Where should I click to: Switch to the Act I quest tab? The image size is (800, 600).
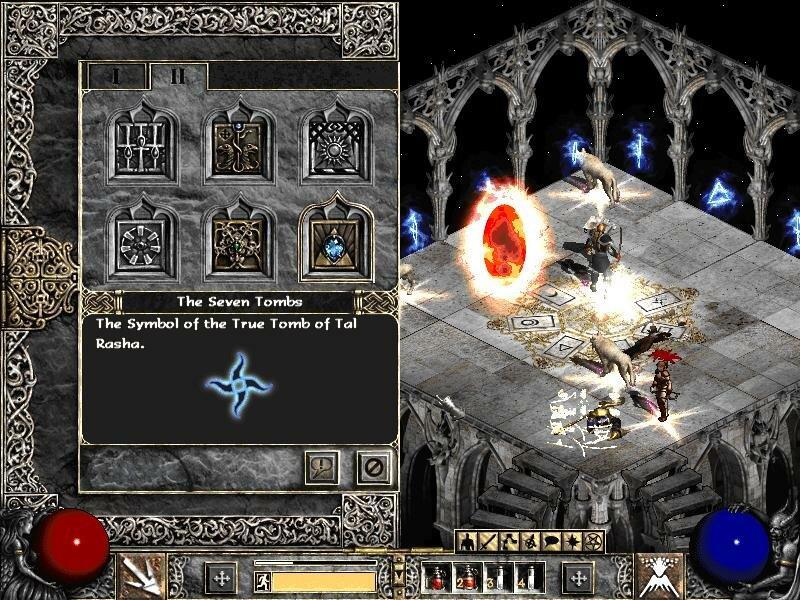(115, 75)
